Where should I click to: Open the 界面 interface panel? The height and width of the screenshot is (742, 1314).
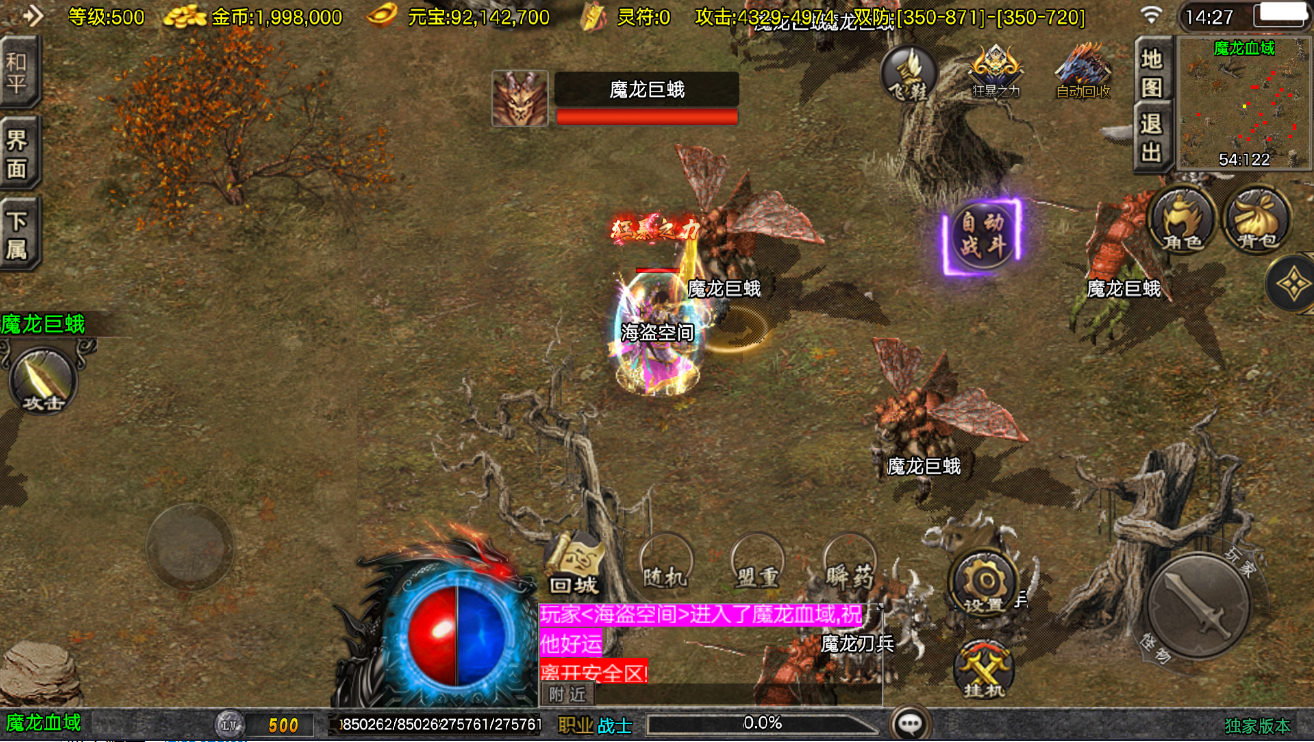point(18,153)
